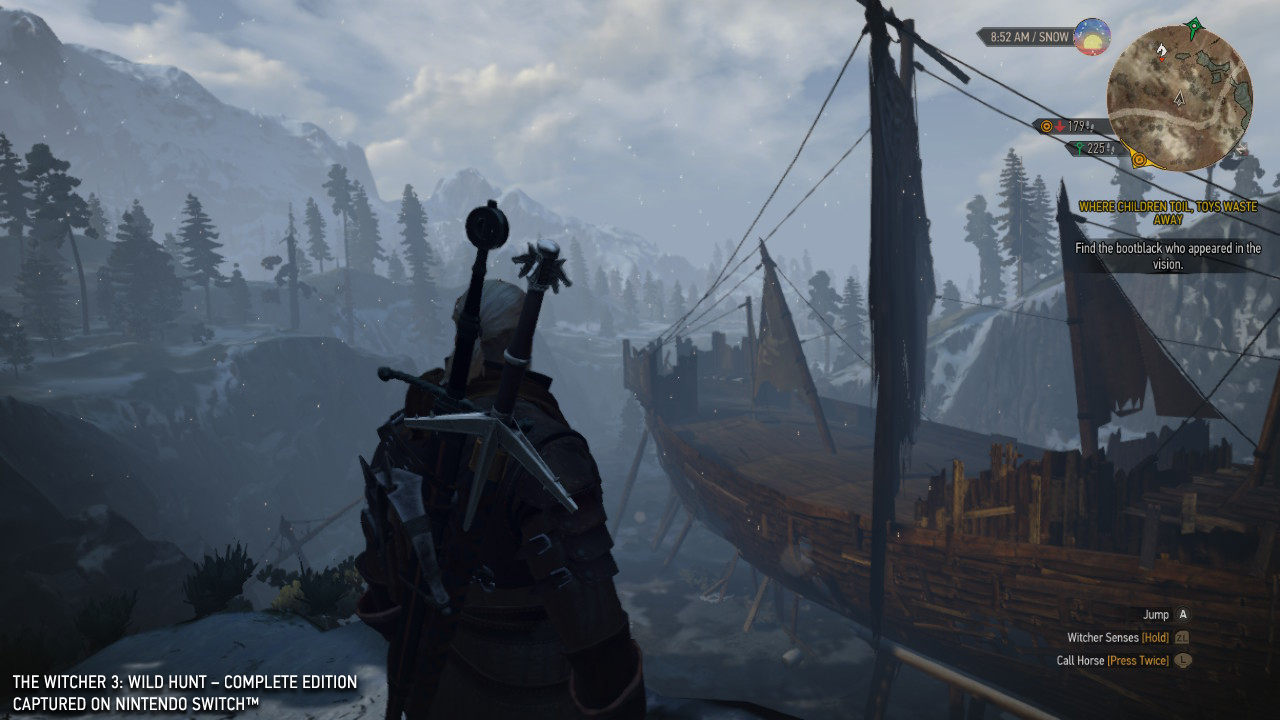The height and width of the screenshot is (720, 1280).
Task: Select the weather and time-of-day icon
Action: pos(1092,37)
